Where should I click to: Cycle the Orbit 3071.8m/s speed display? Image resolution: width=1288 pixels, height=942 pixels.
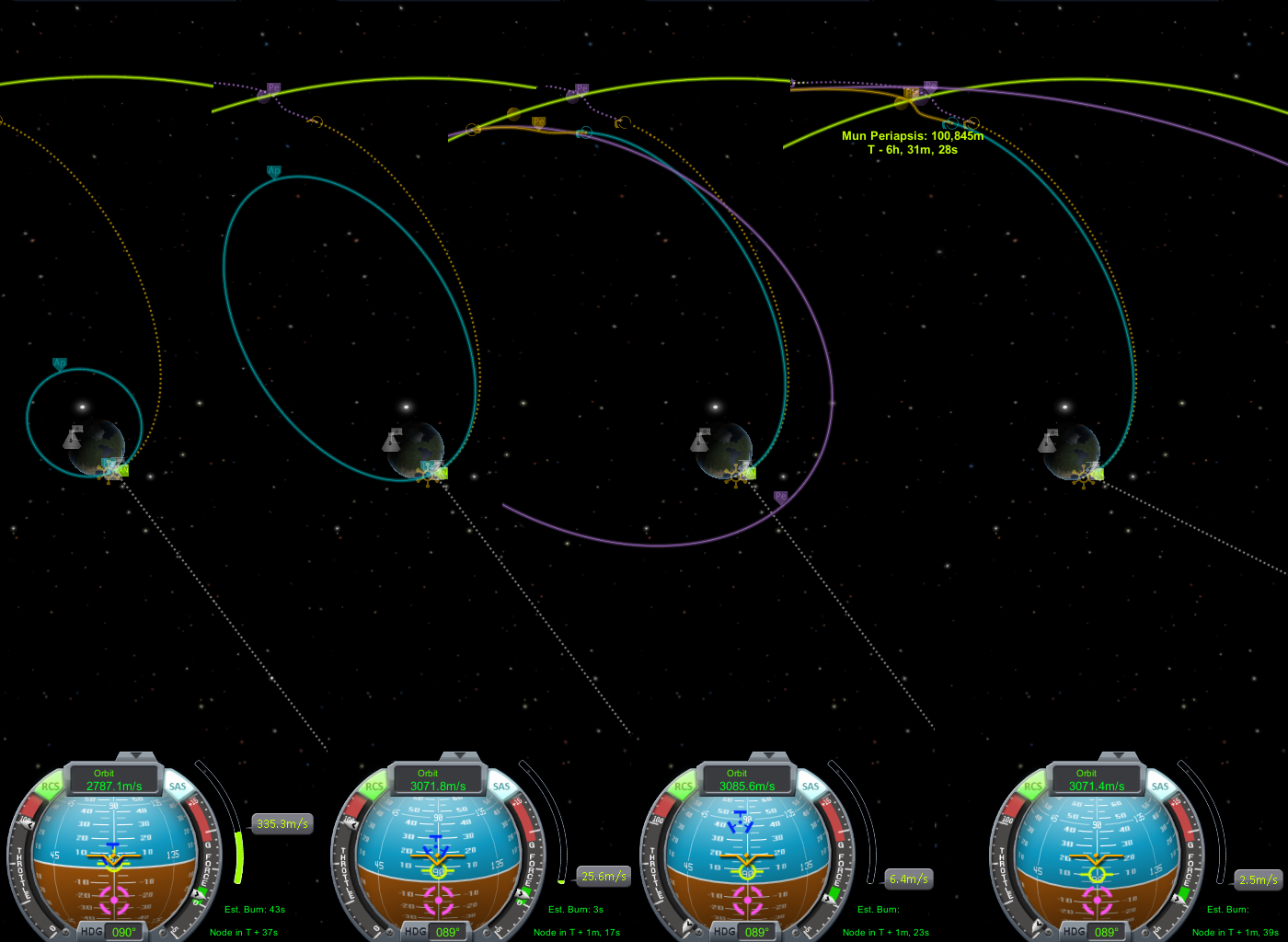click(438, 780)
